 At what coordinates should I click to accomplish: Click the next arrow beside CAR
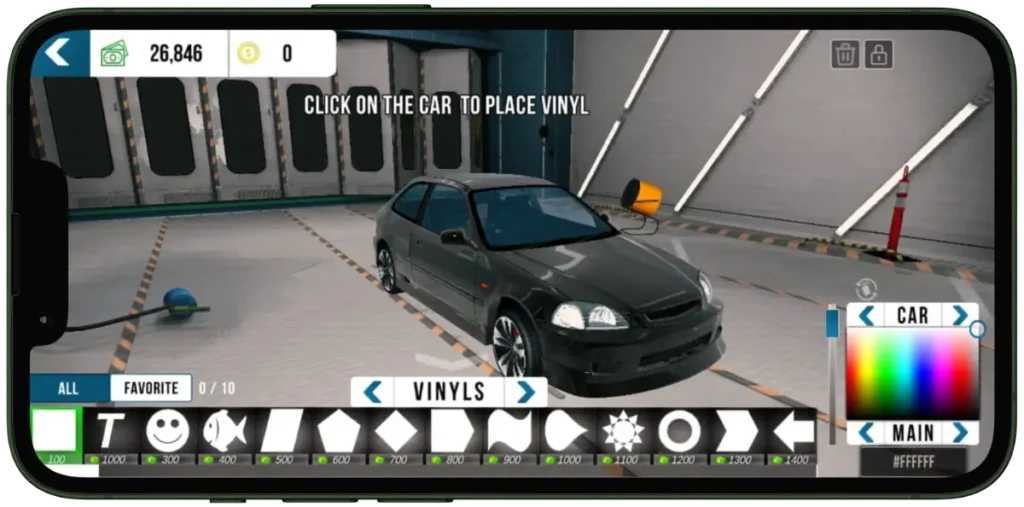point(960,316)
